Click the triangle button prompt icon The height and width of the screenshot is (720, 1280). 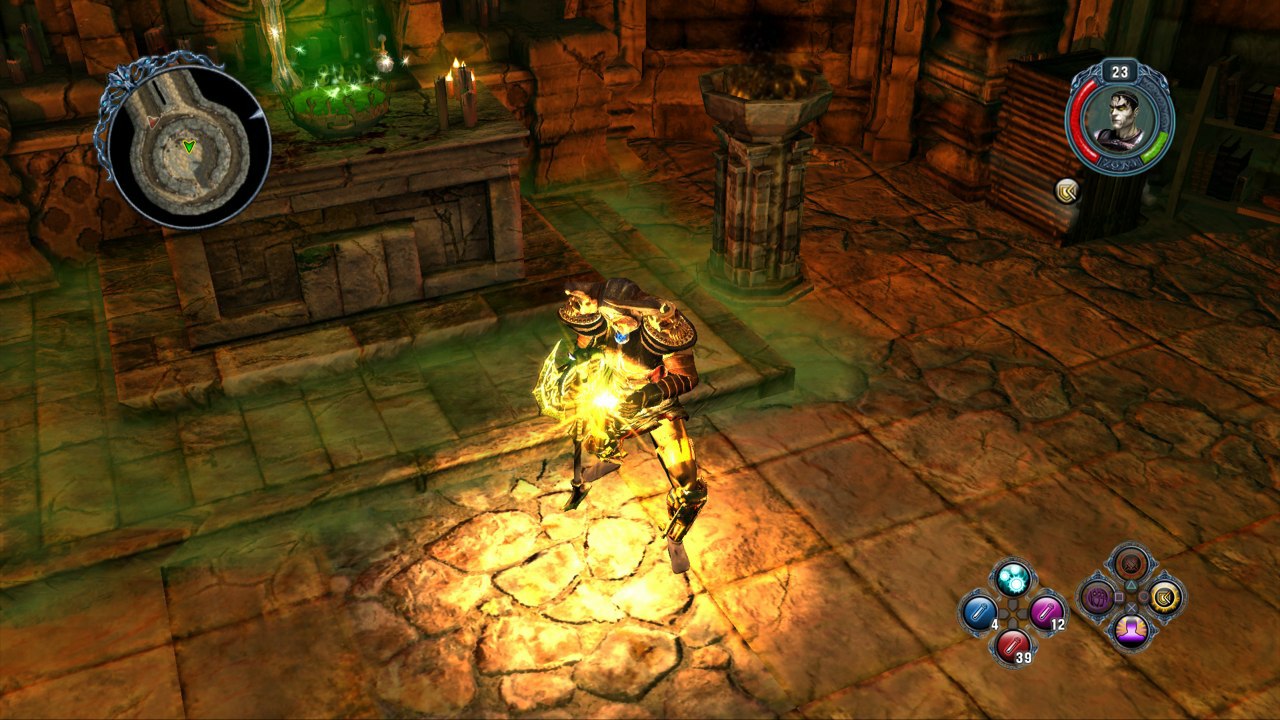[1132, 583]
